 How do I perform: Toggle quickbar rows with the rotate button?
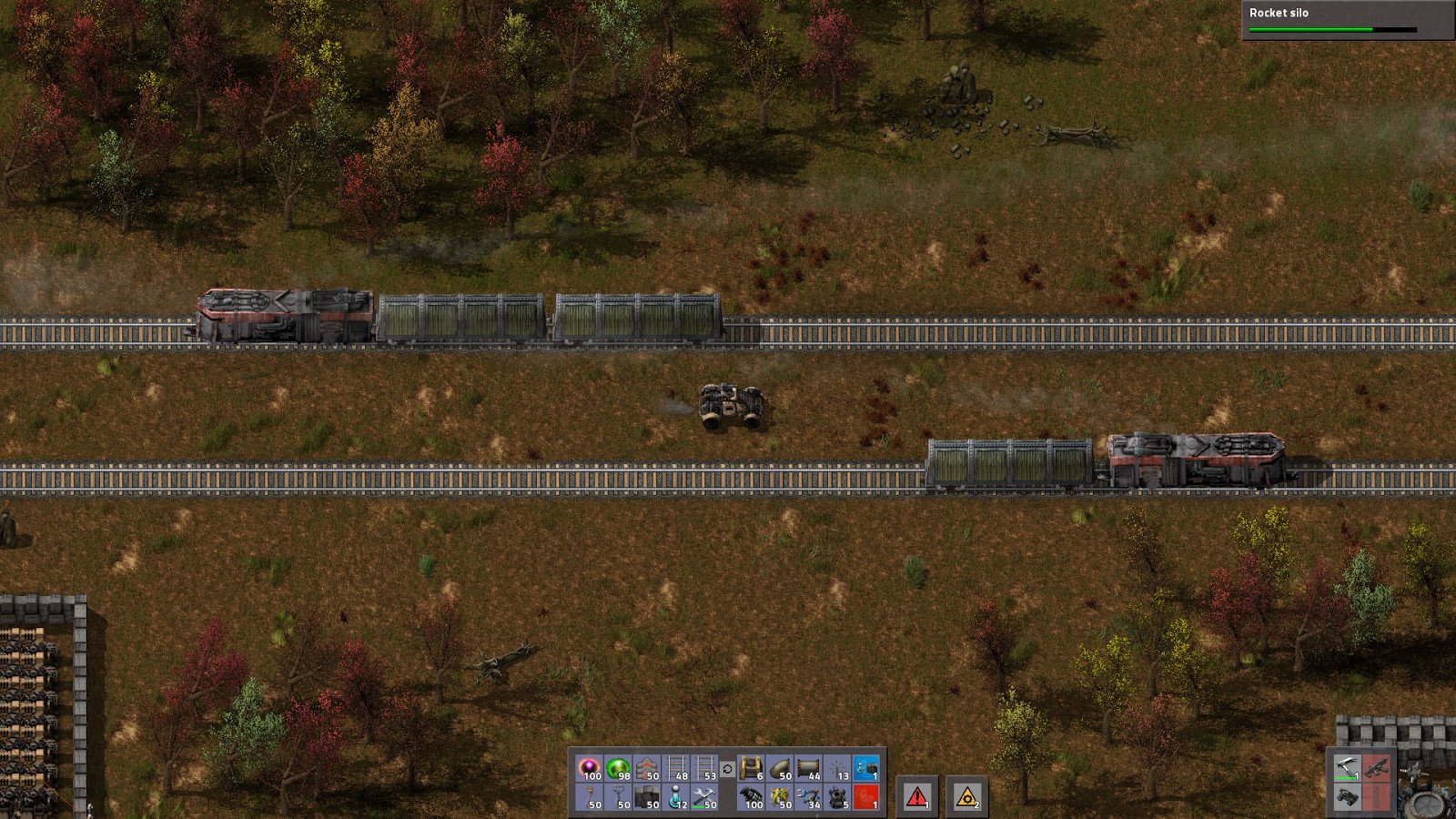(x=729, y=769)
